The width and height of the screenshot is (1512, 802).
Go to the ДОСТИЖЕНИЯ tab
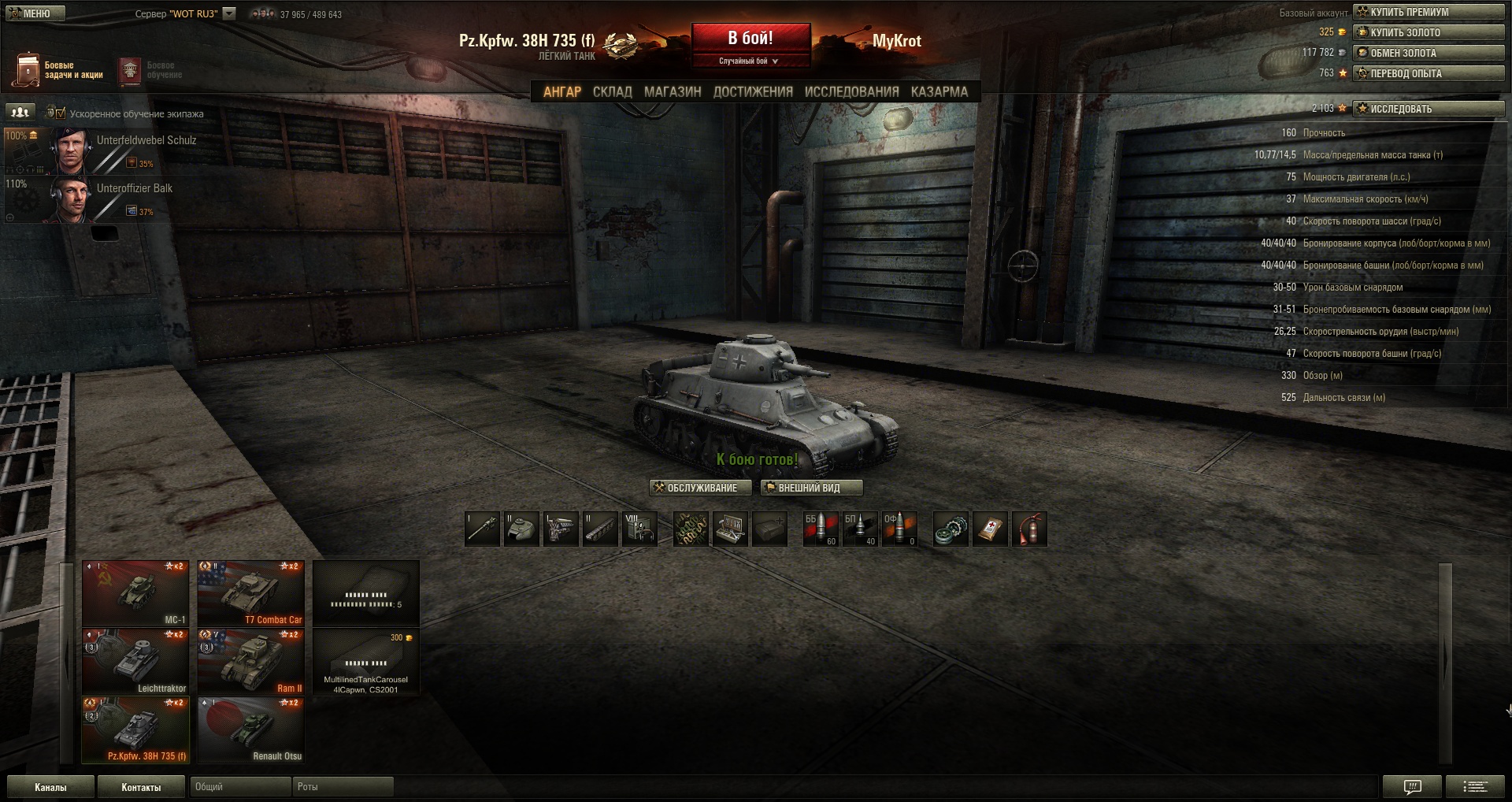click(753, 92)
